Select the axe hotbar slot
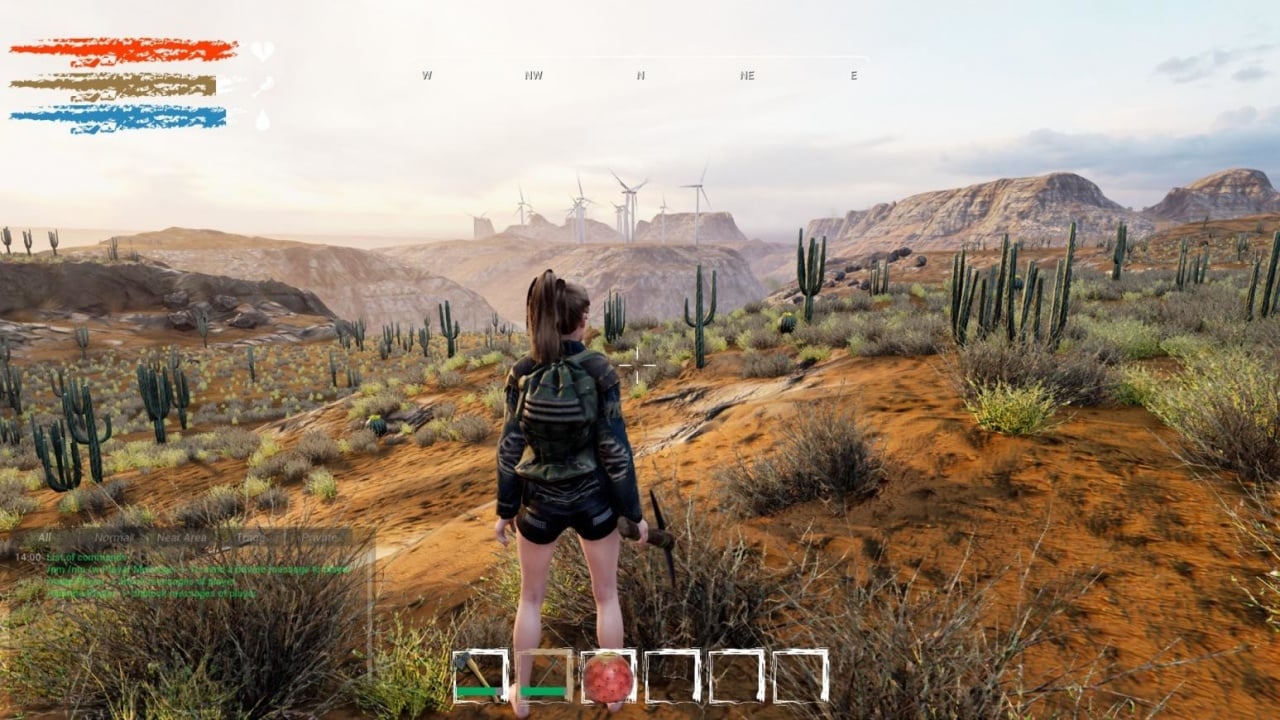 [x=480, y=676]
